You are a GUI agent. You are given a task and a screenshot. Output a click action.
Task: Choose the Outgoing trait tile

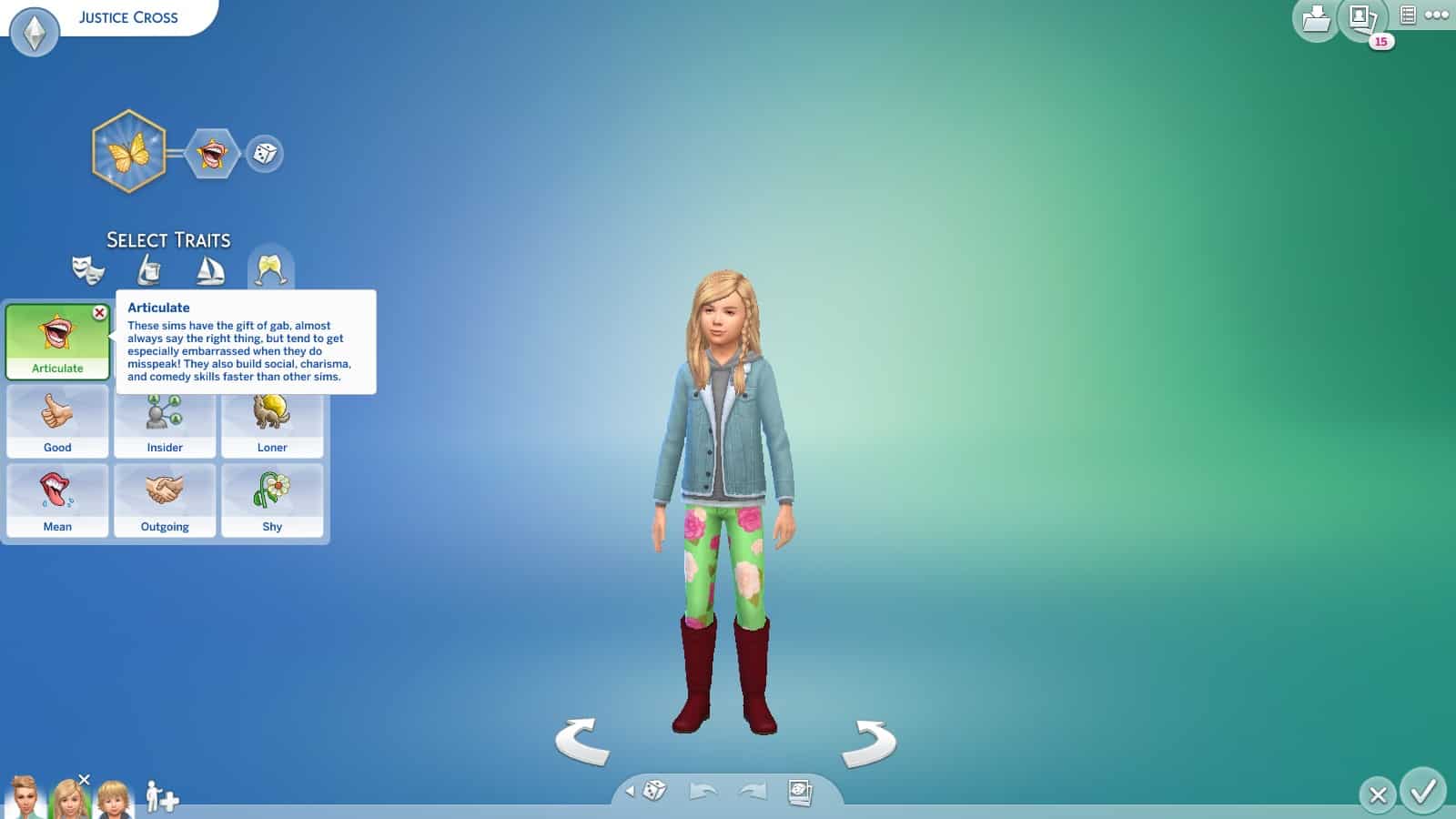(x=165, y=500)
